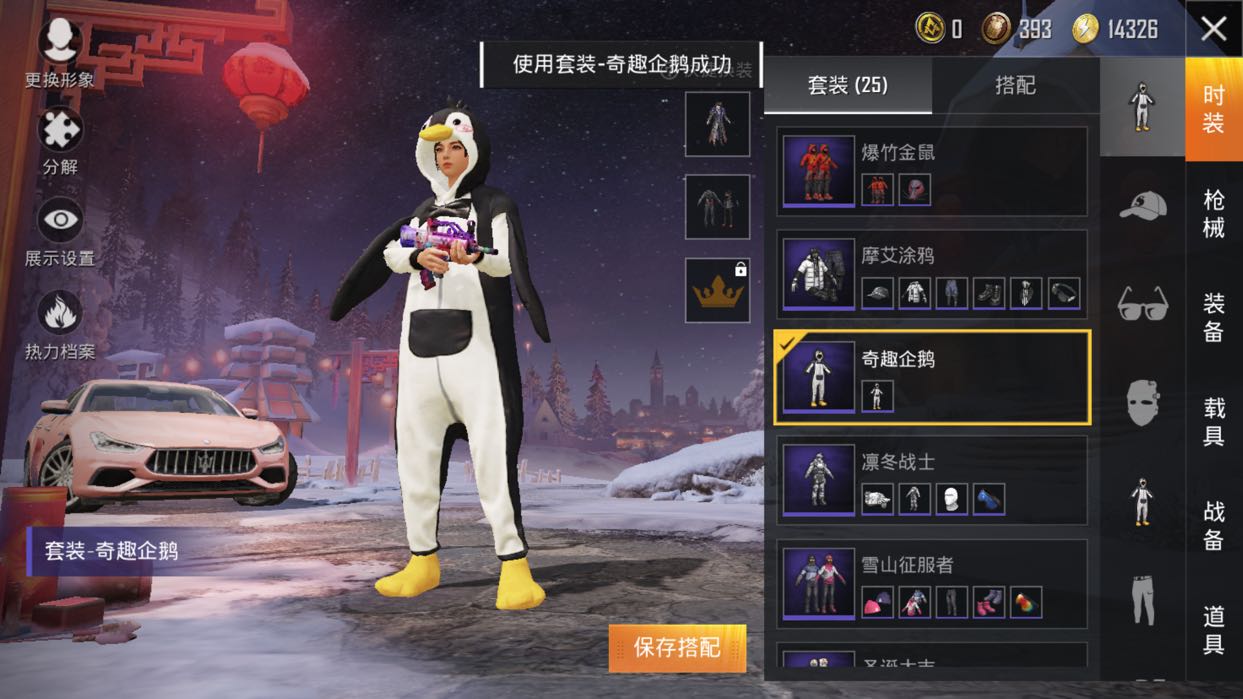Screen dimensions: 1243x699
Task: Close the wardrobe screen
Action: click(1213, 29)
